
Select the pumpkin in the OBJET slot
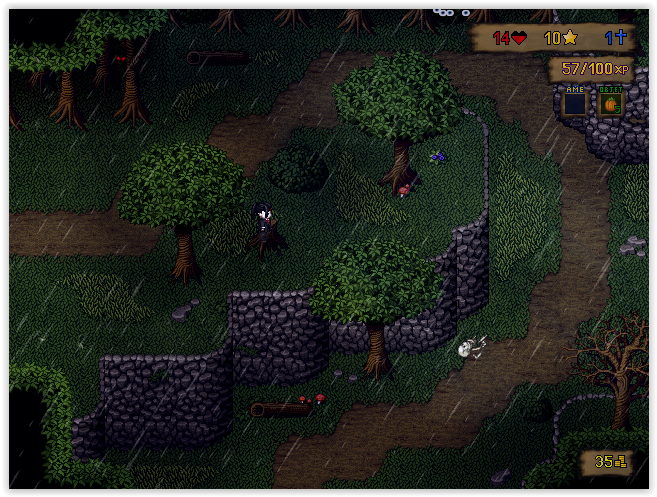(x=610, y=103)
